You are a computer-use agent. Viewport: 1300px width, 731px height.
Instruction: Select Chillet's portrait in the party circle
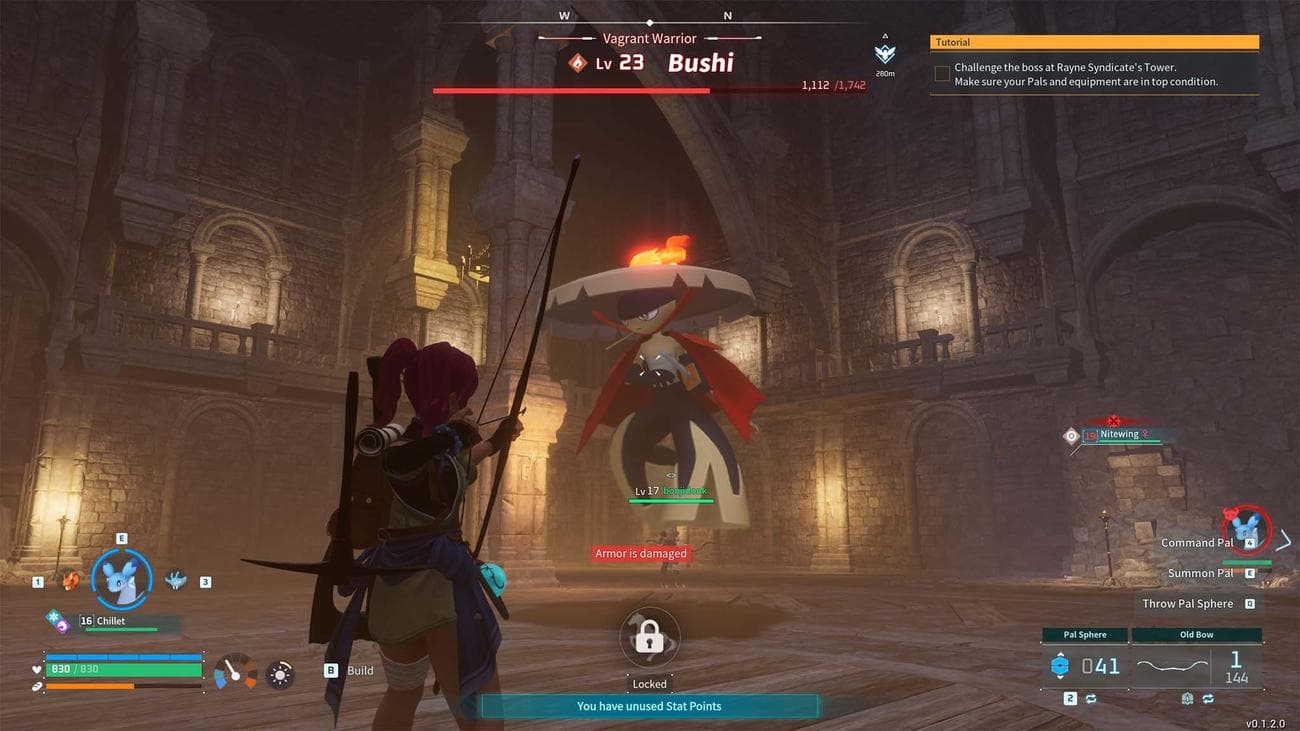coord(122,580)
